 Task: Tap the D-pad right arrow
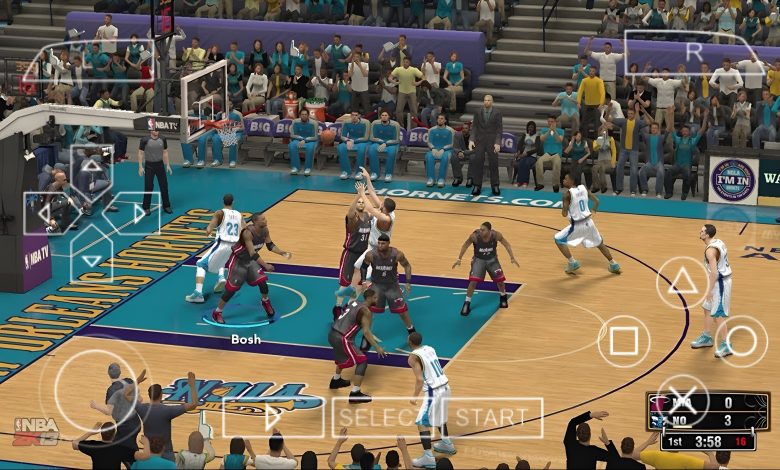(x=136, y=212)
